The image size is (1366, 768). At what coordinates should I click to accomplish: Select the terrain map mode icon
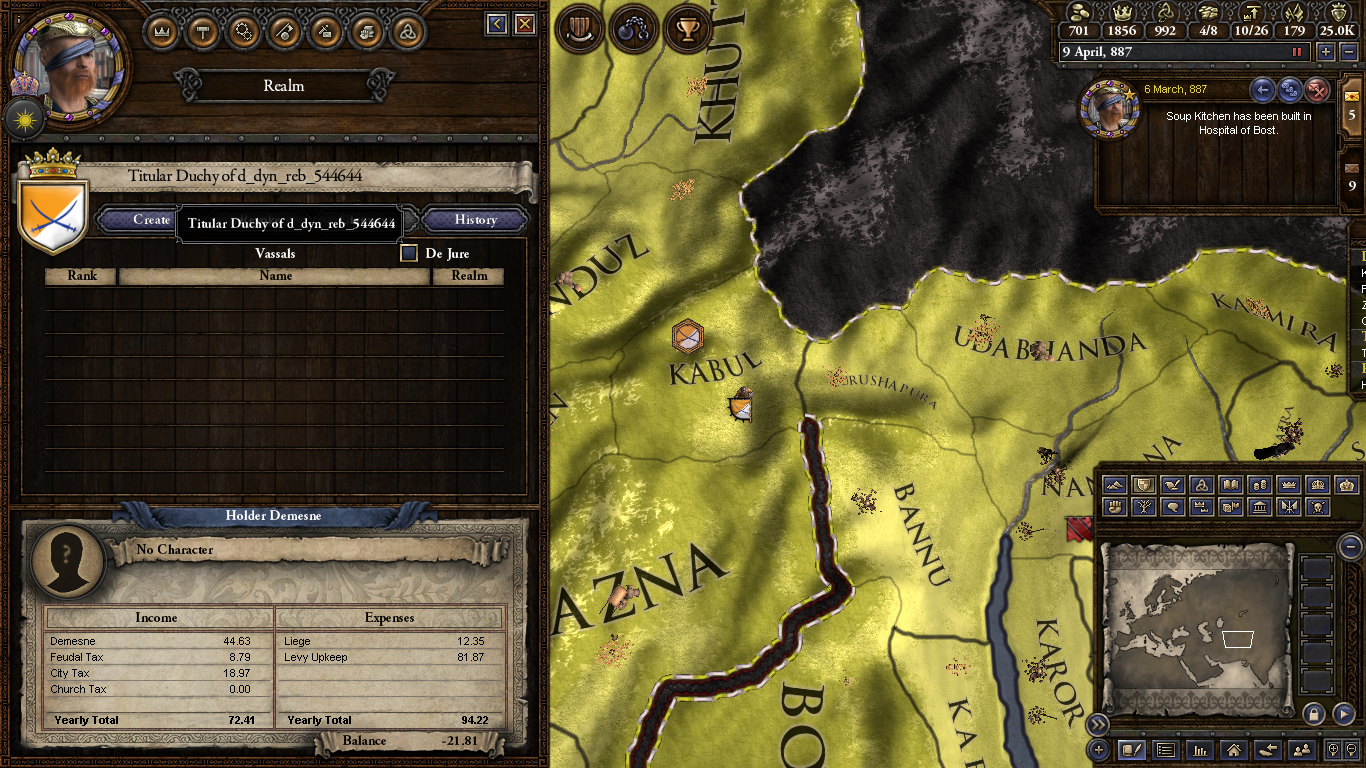click(x=1115, y=484)
